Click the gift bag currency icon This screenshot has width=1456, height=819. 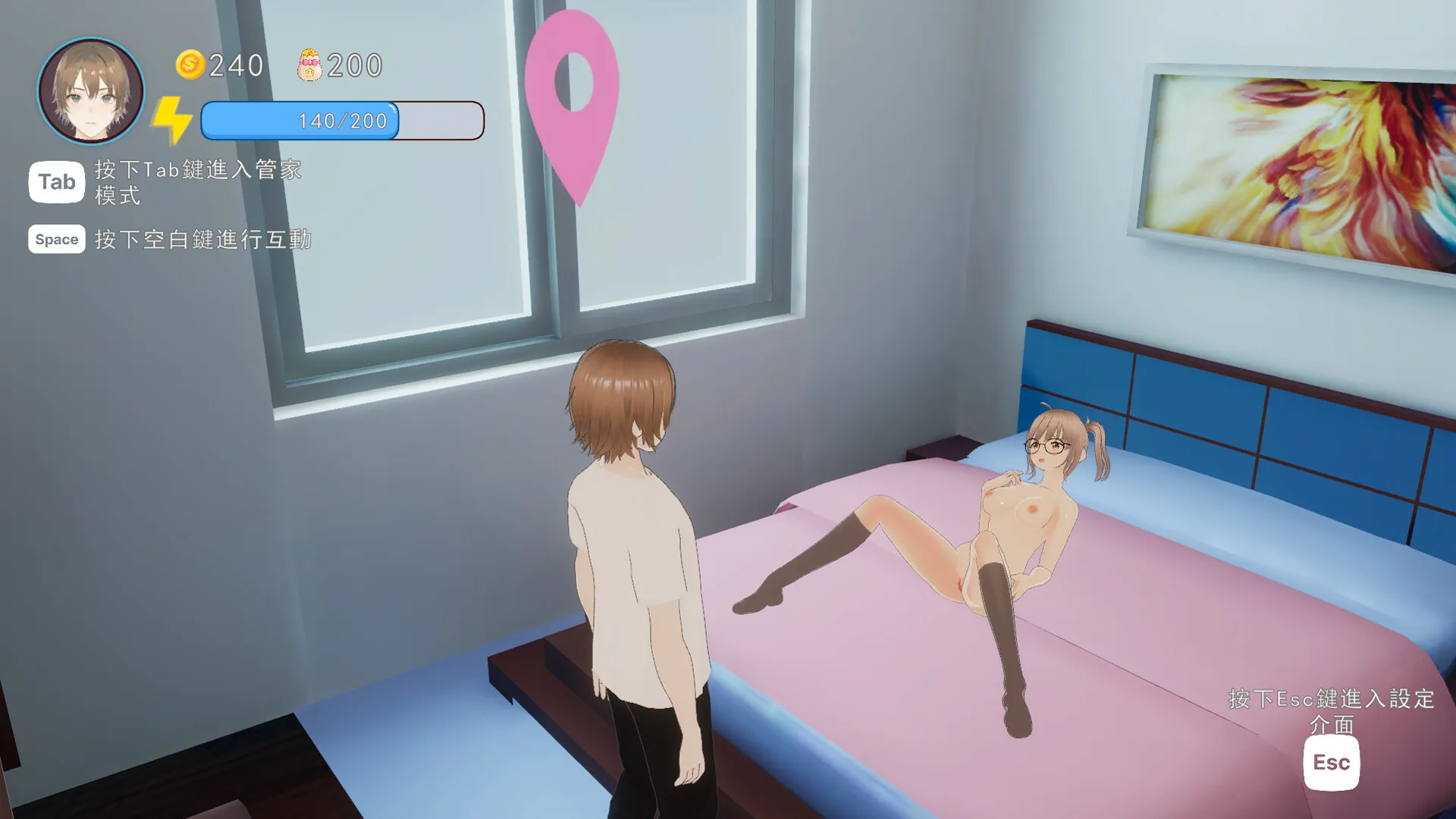[x=309, y=65]
